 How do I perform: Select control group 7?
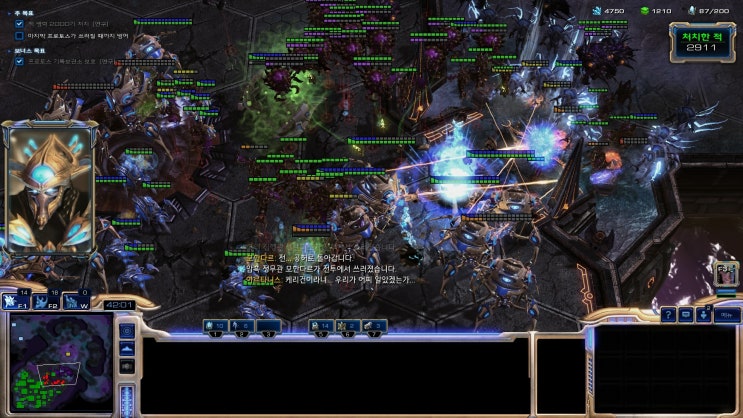374,327
